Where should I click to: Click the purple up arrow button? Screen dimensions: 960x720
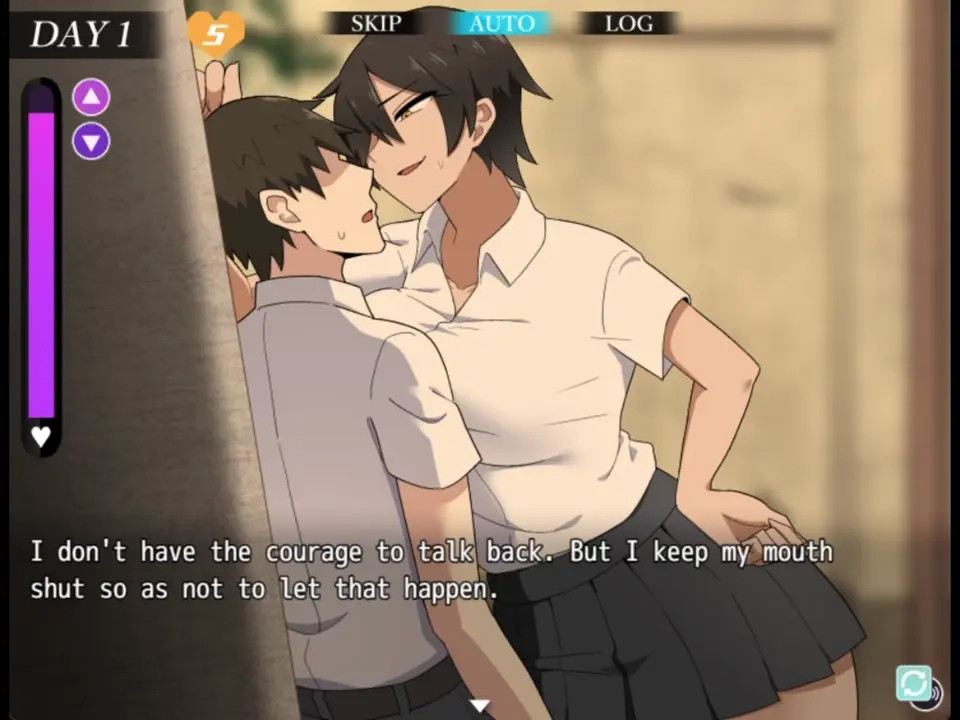coord(91,97)
